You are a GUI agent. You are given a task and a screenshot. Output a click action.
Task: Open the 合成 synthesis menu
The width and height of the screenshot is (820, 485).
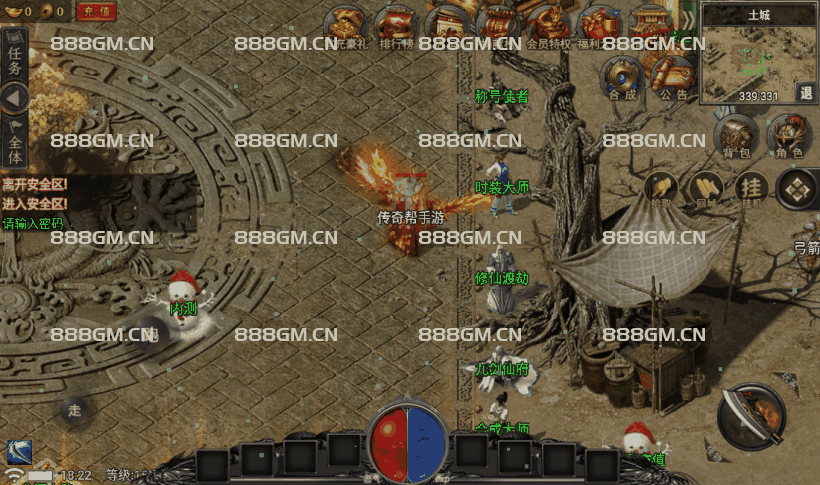point(622,76)
